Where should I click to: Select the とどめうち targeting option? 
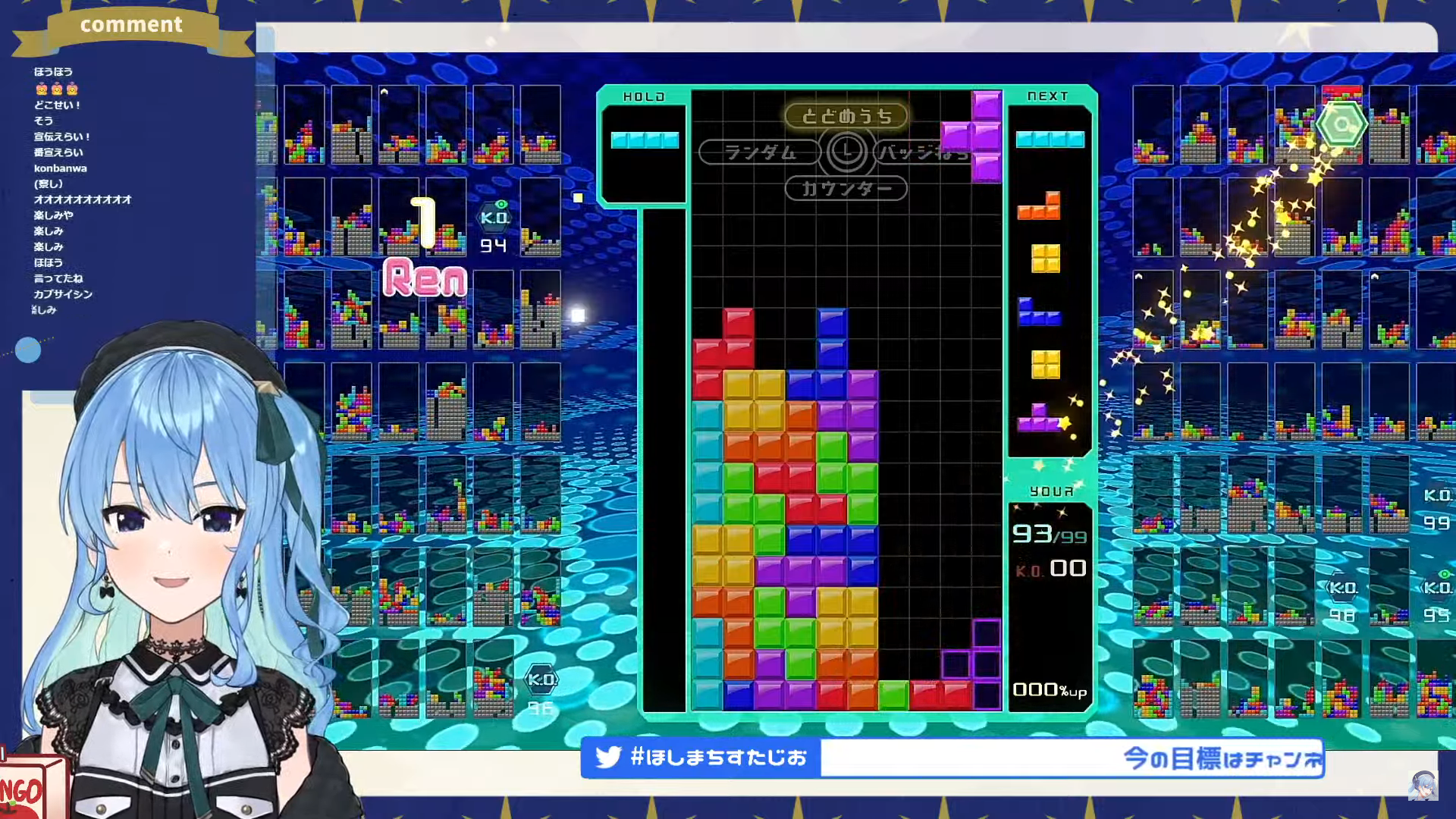pos(846,116)
